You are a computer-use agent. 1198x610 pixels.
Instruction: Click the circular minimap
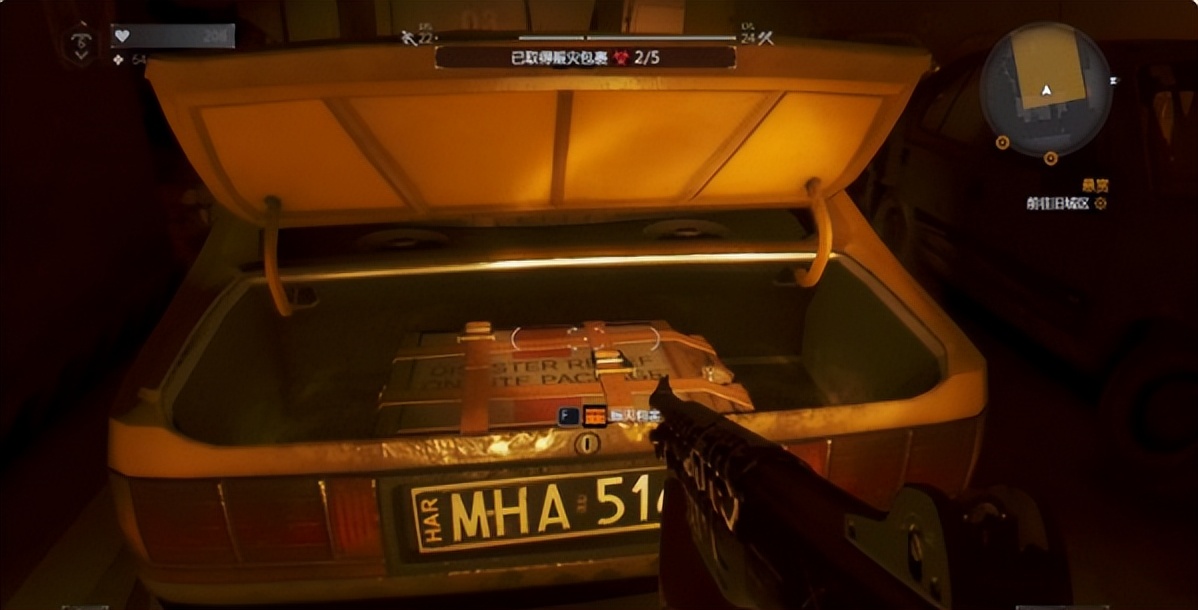(1045, 89)
